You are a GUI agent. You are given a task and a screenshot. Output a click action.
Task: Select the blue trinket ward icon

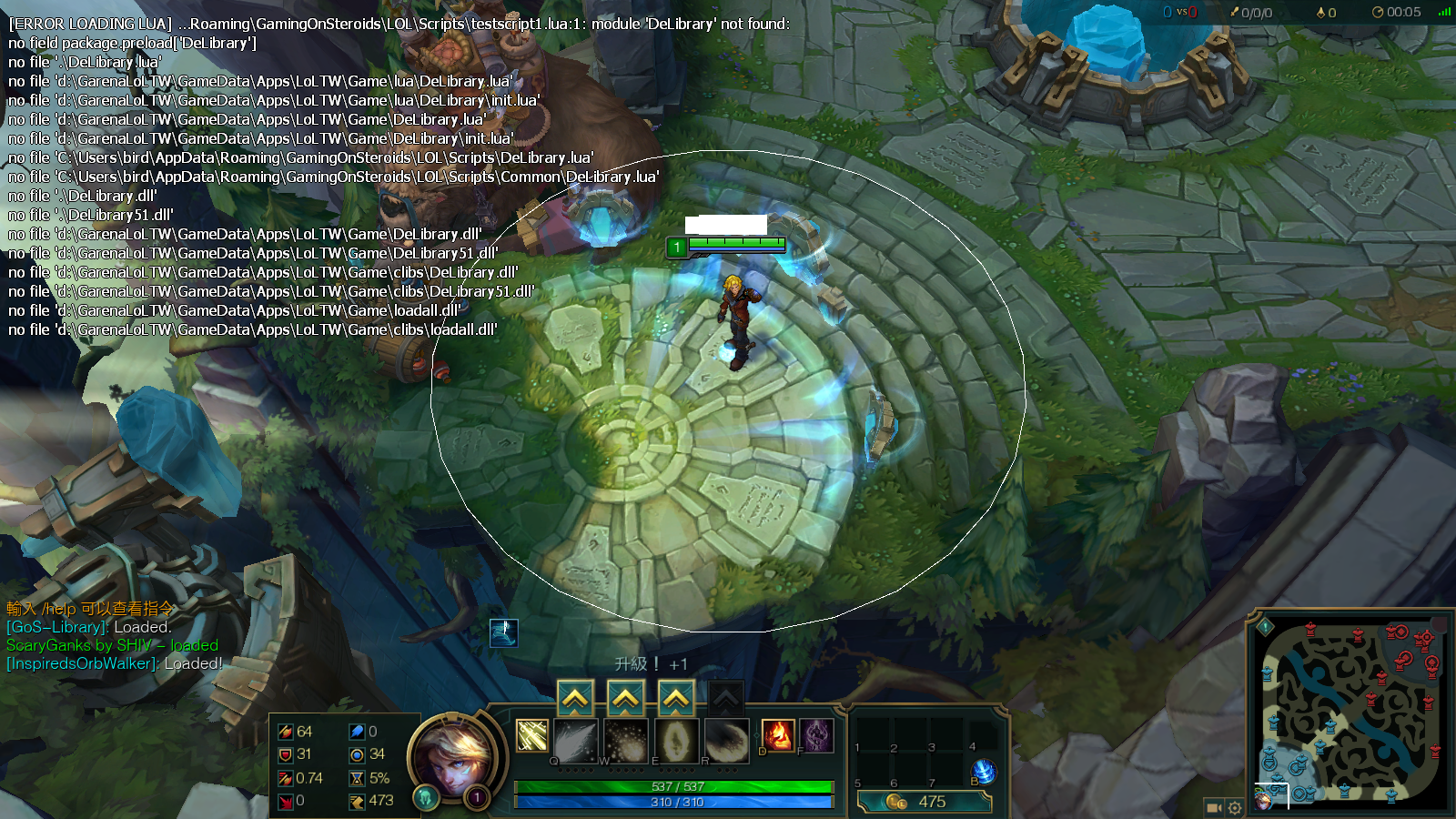coord(504,632)
